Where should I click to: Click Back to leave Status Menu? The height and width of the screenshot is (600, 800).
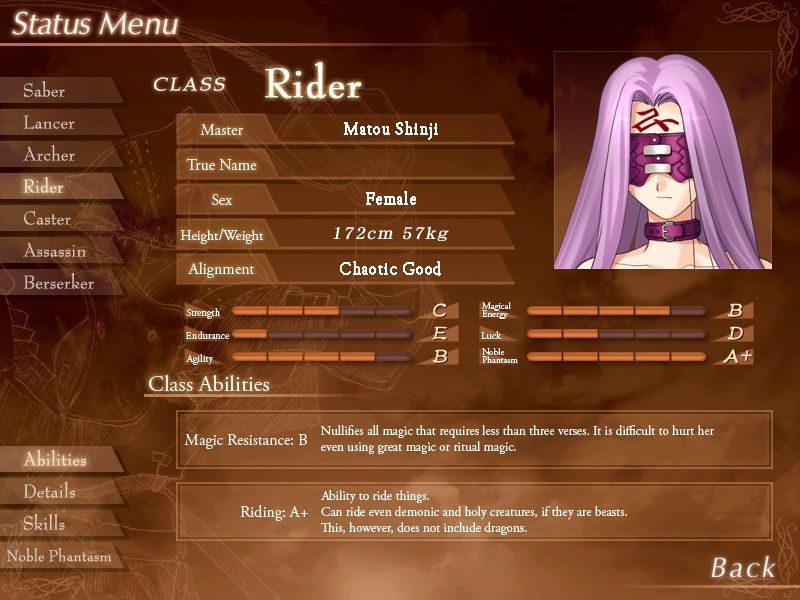742,568
